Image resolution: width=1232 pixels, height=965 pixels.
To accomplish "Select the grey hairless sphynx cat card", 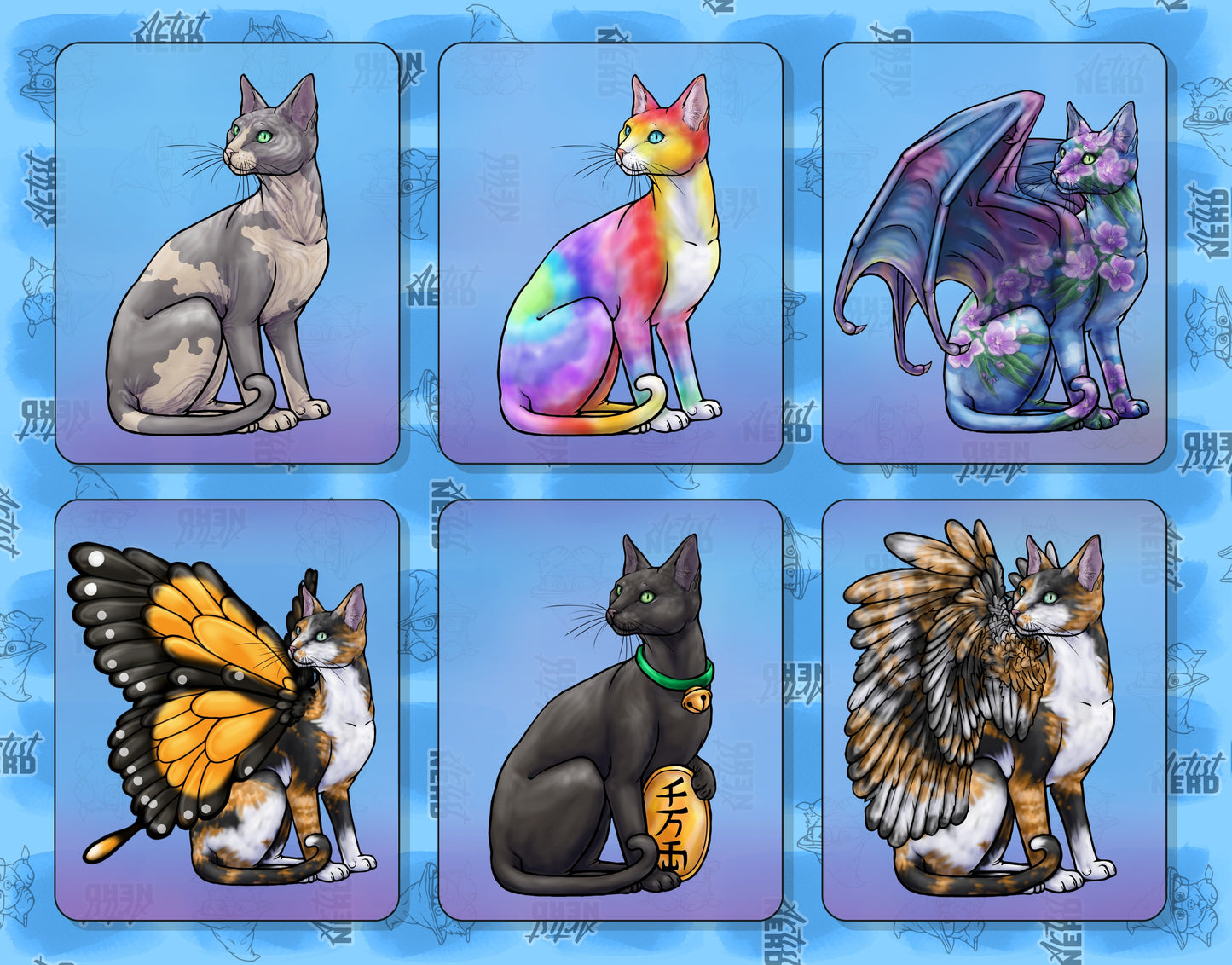I will click(x=227, y=253).
